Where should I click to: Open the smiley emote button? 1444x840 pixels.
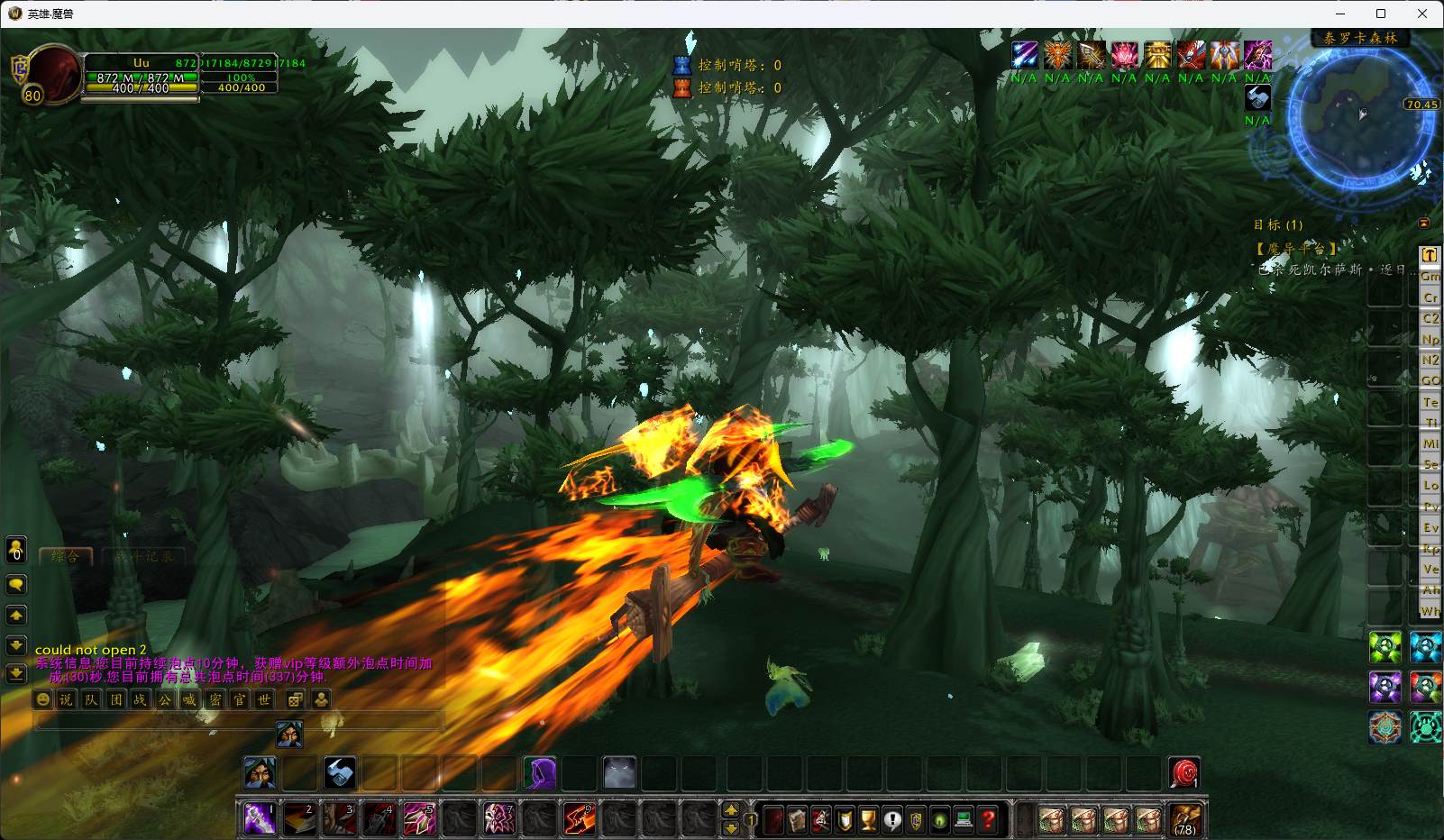point(42,699)
